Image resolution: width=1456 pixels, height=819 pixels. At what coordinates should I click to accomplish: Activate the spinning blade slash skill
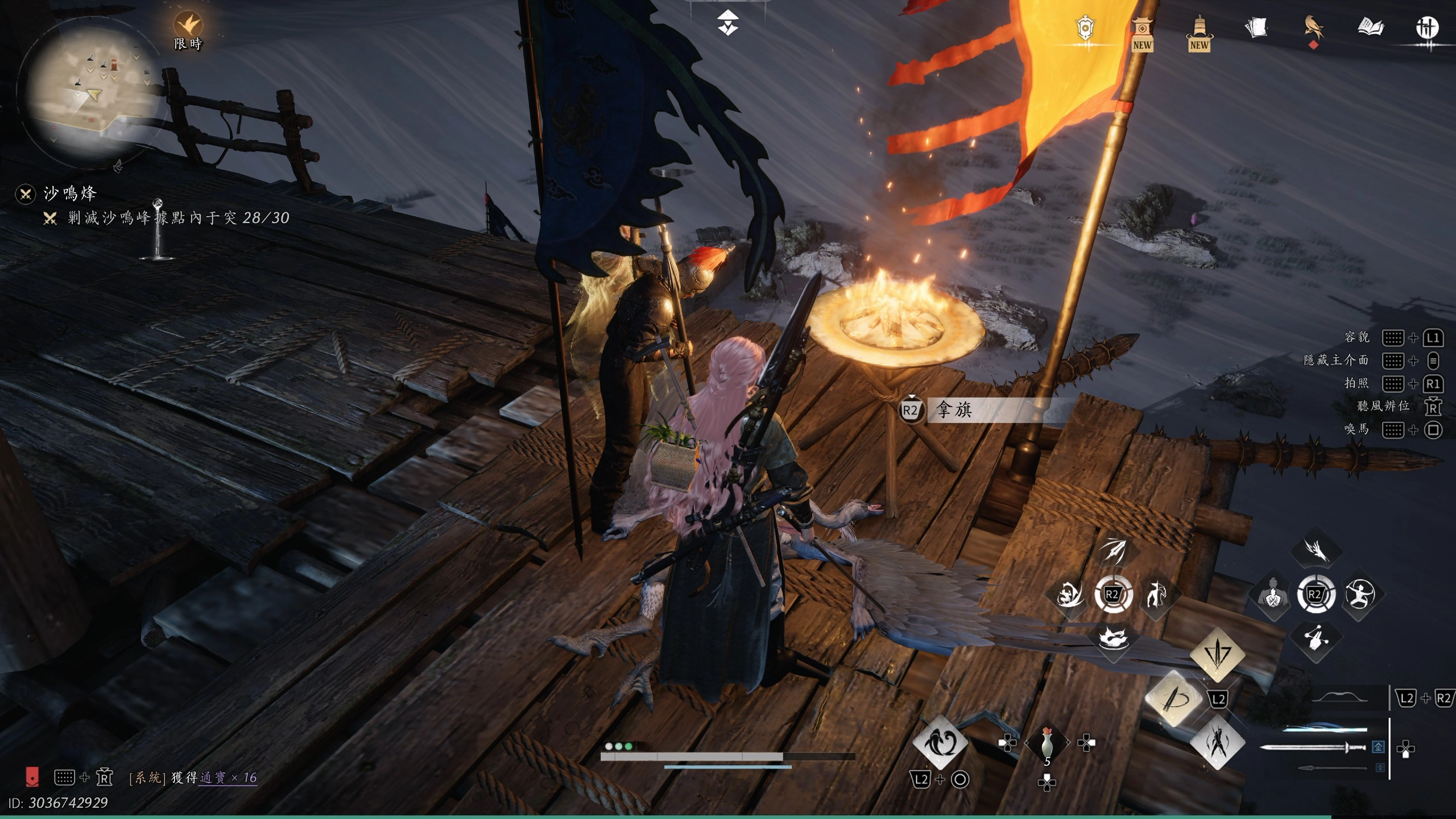(x=1173, y=698)
